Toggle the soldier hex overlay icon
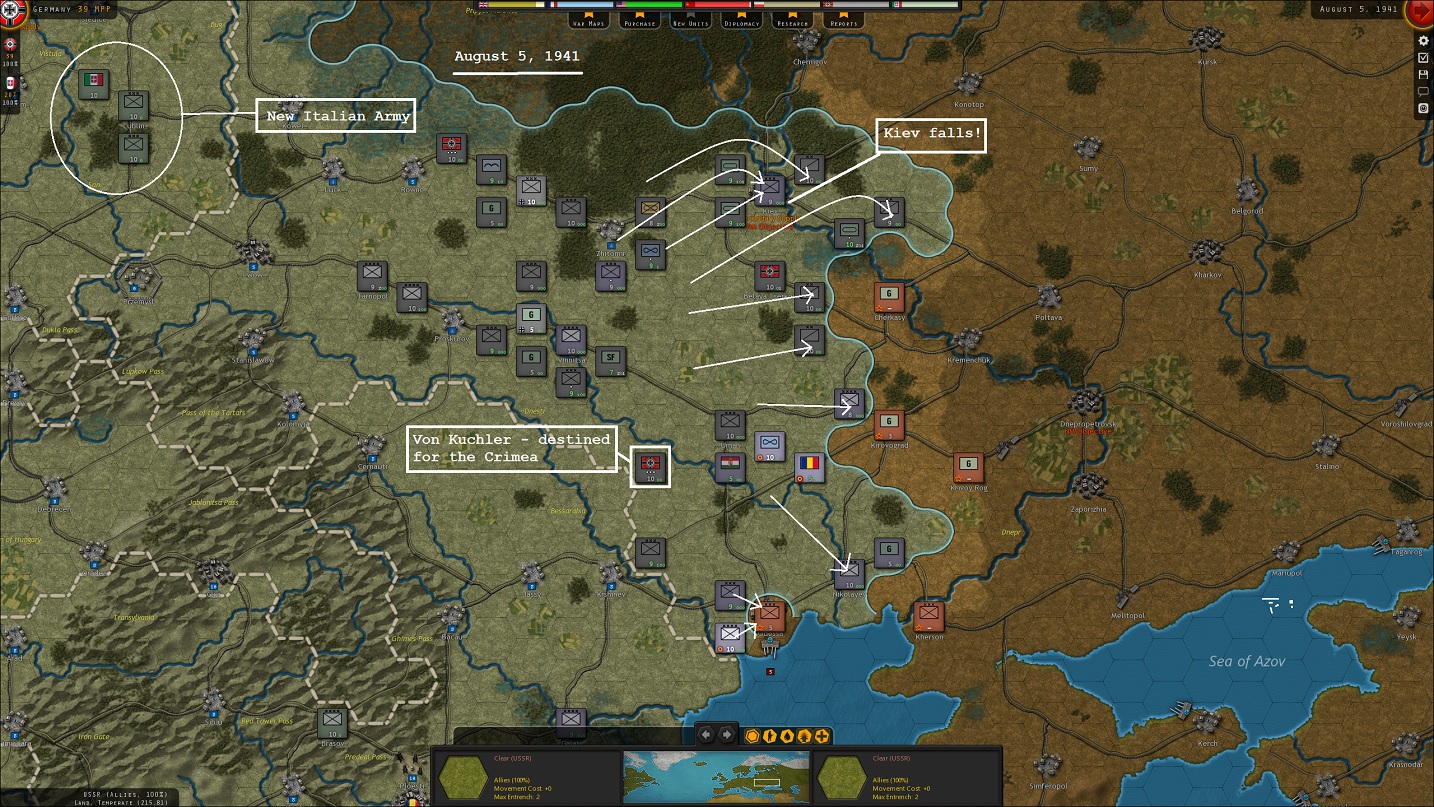The width and height of the screenshot is (1434, 807). coord(770,736)
